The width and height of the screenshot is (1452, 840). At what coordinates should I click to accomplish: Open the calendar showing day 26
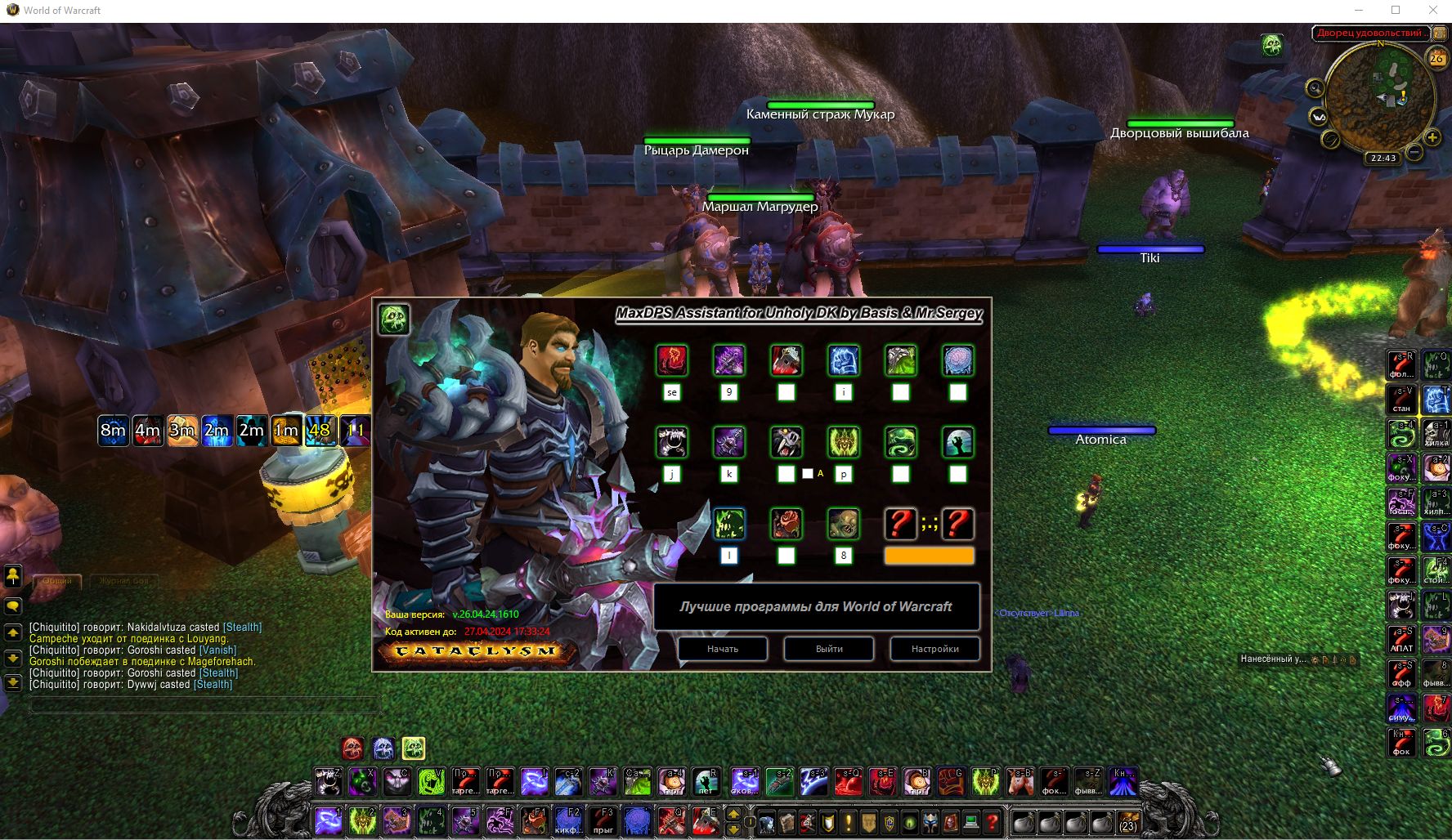[1436, 59]
